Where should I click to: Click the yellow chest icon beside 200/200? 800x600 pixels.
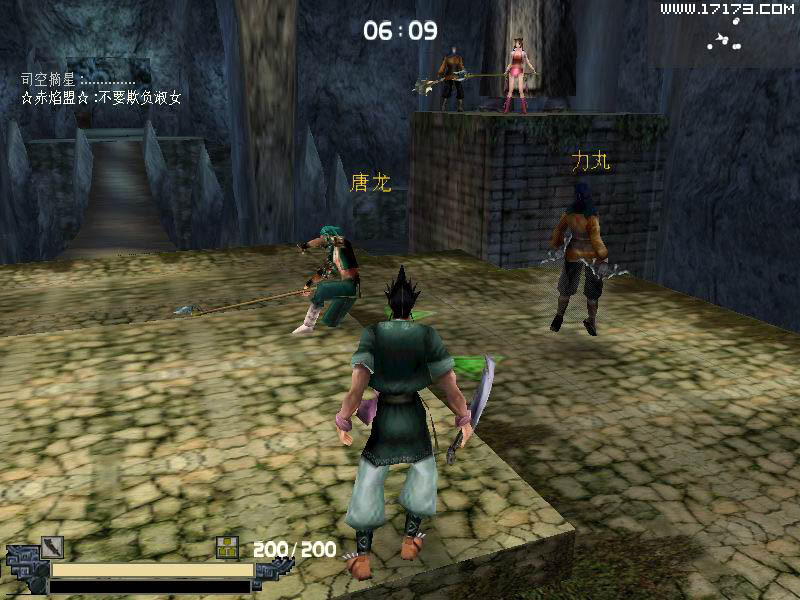pyautogui.click(x=228, y=548)
